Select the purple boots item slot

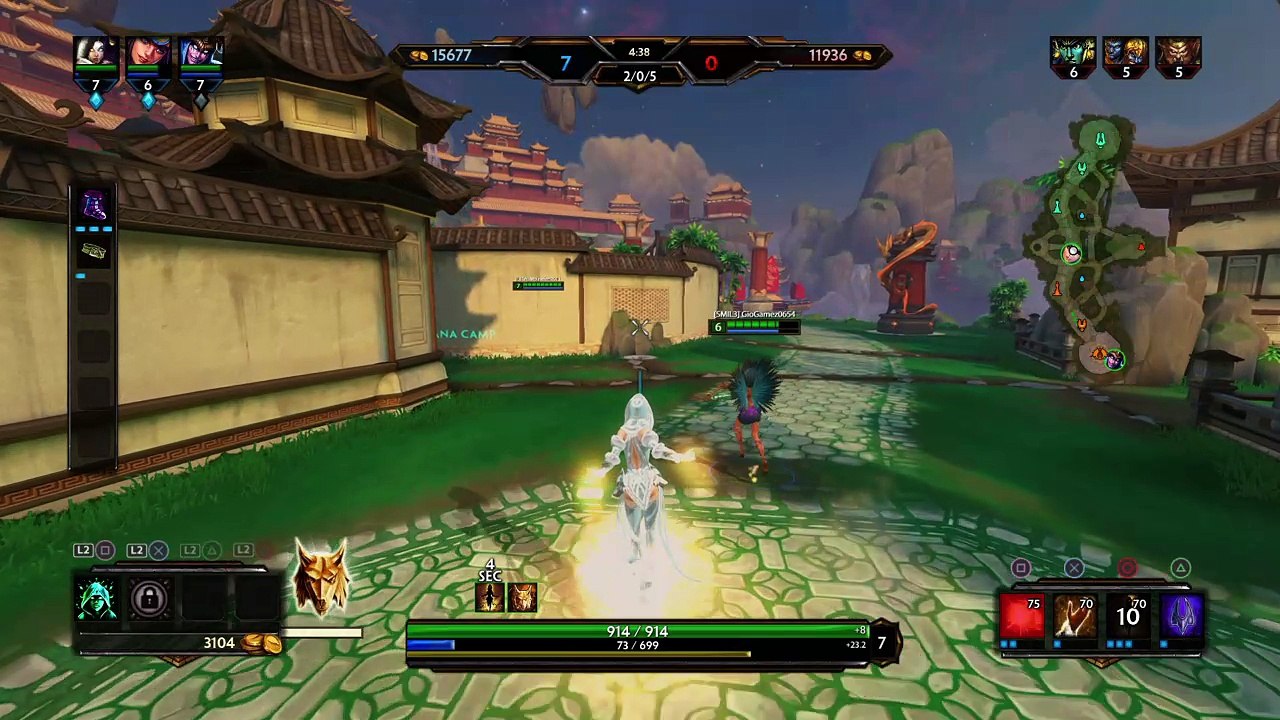click(93, 206)
